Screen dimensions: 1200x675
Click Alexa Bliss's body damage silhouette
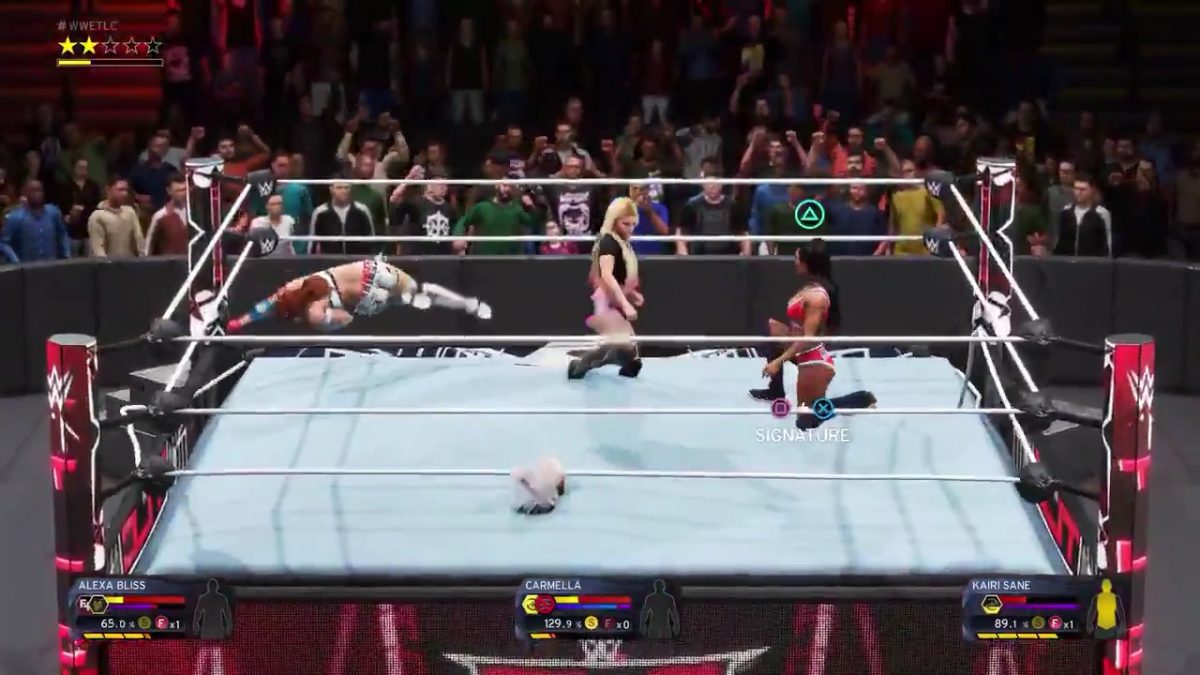(212, 609)
